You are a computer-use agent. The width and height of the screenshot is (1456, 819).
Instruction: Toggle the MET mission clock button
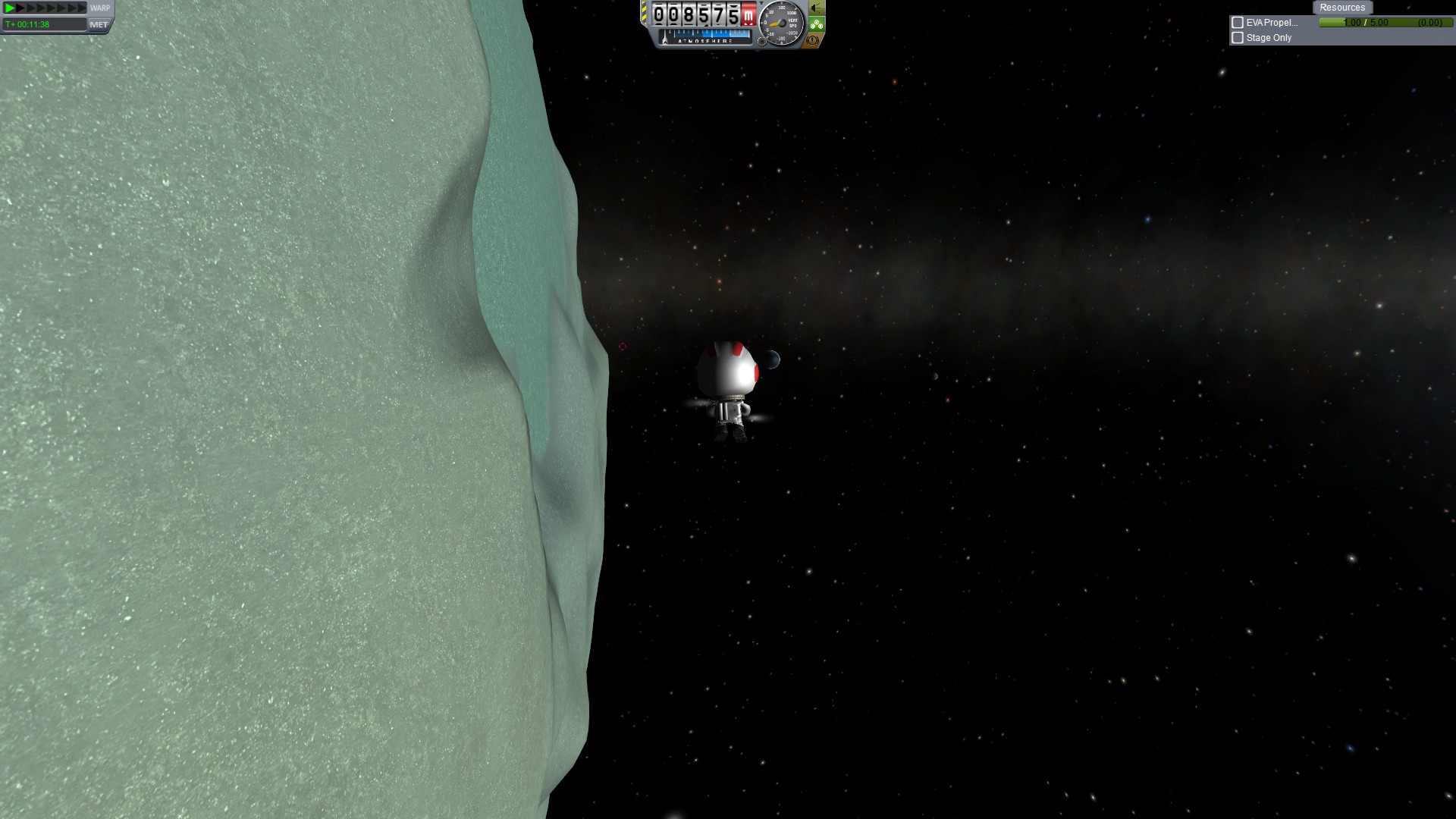pos(99,24)
